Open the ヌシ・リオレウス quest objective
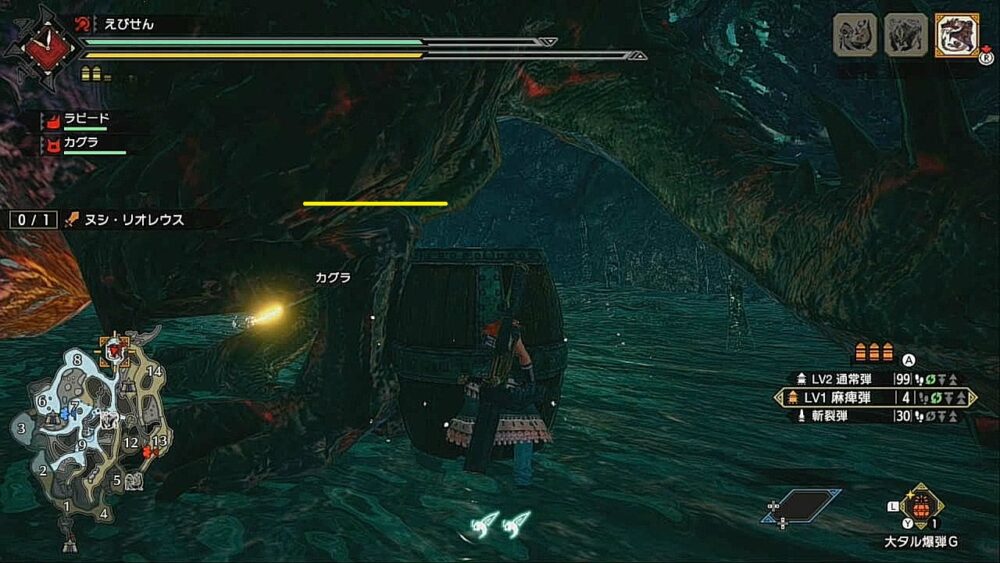Image resolution: width=1000 pixels, height=563 pixels. (125, 220)
